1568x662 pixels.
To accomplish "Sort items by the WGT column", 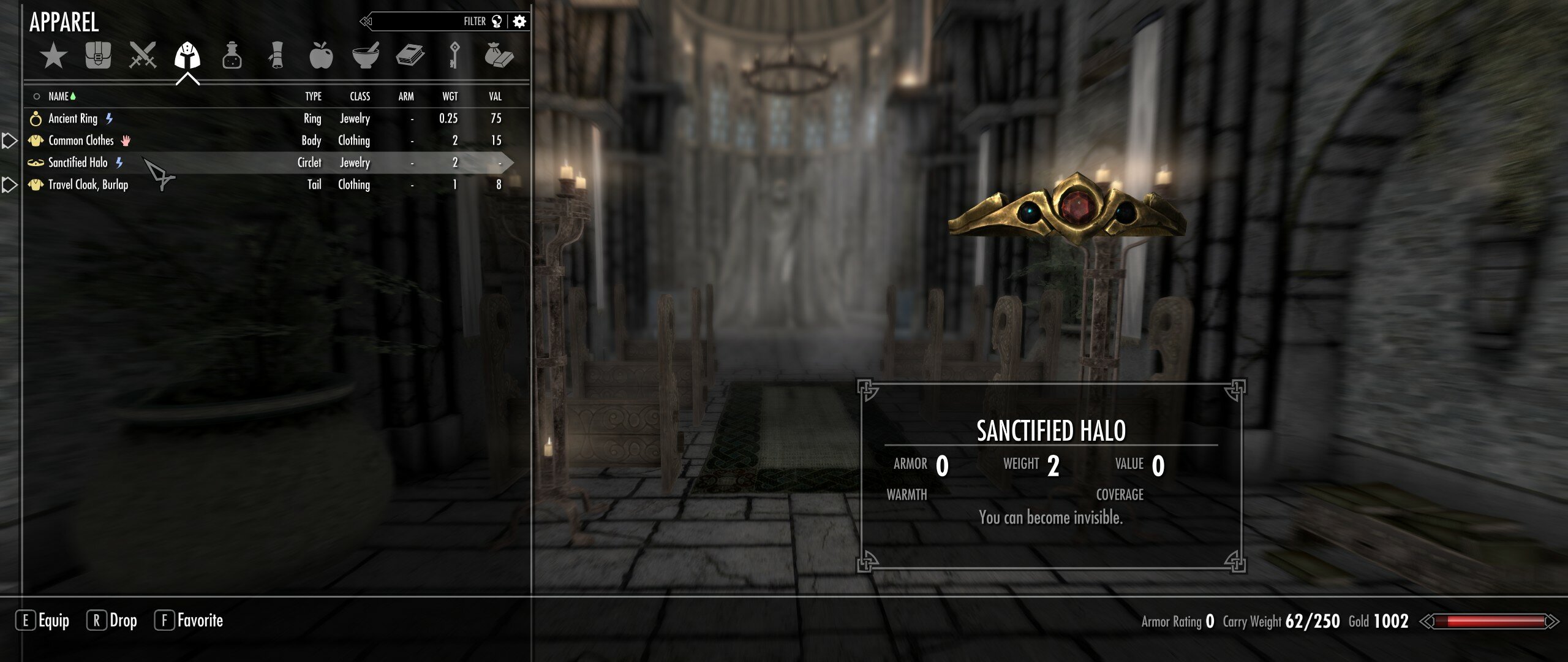I will [x=450, y=96].
